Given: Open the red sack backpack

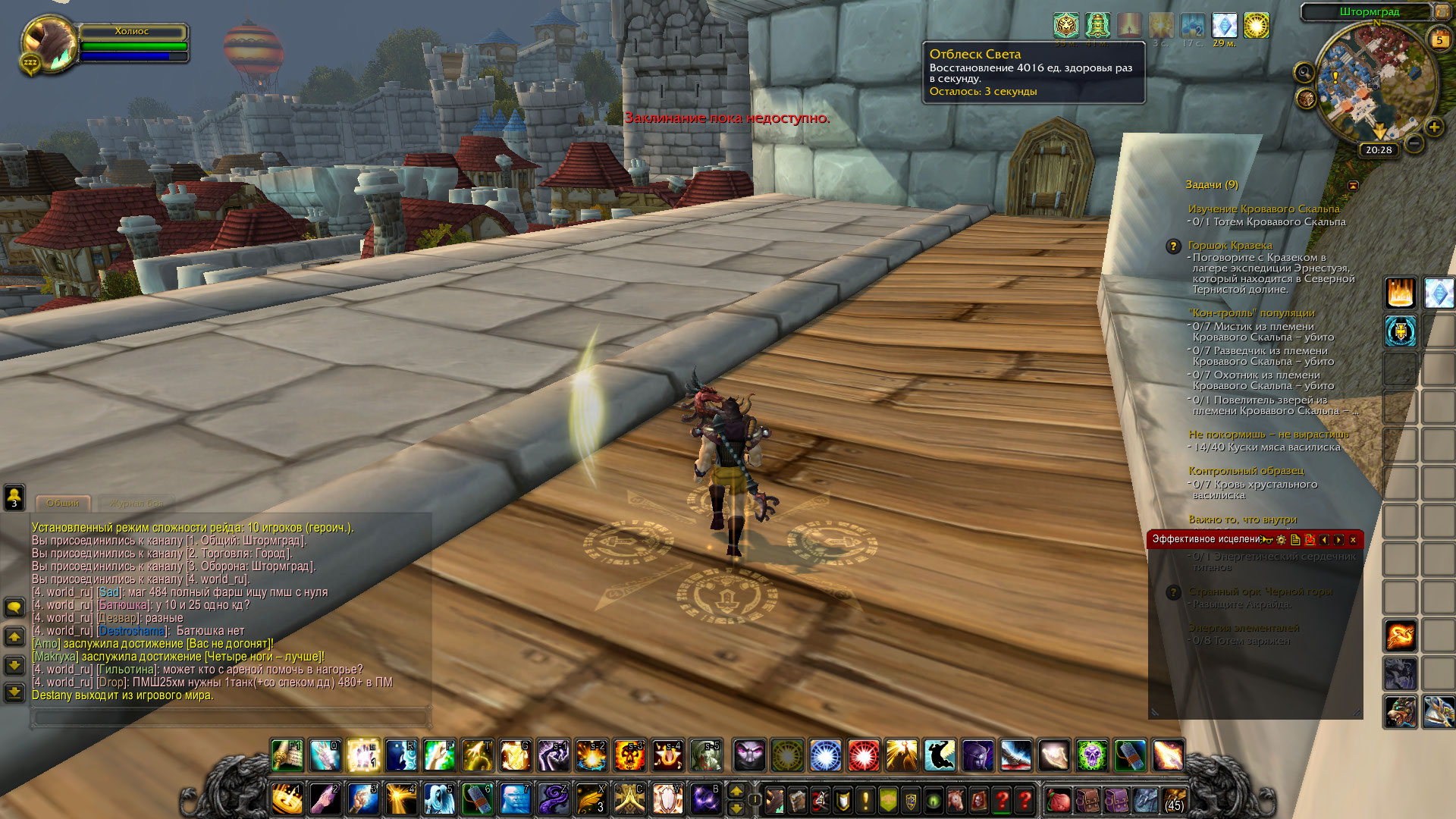Looking at the screenshot, I should tap(1058, 800).
